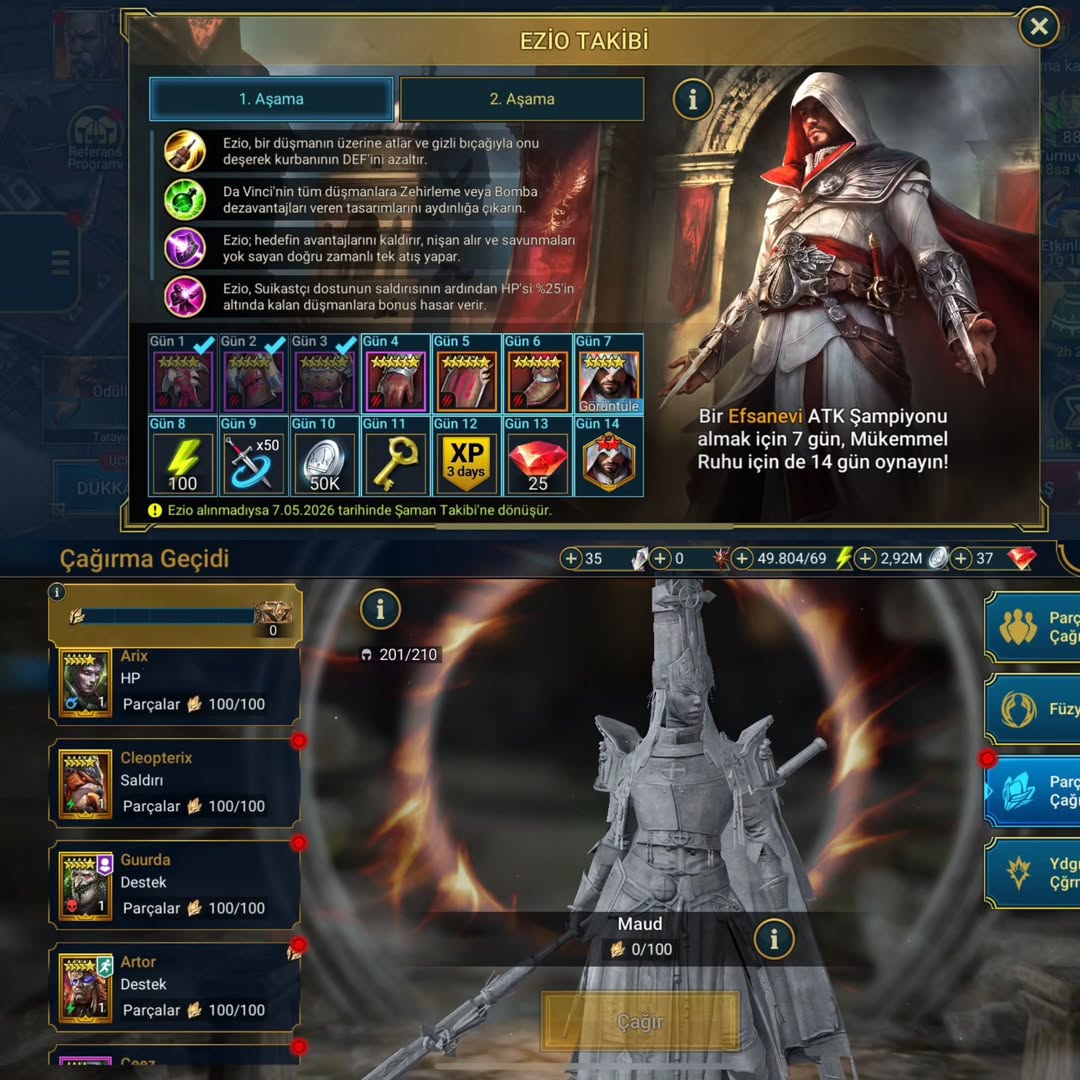Image resolution: width=1080 pixels, height=1080 pixels.
Task: Choose the Gün 13 ruby gems reward
Action: [x=537, y=457]
